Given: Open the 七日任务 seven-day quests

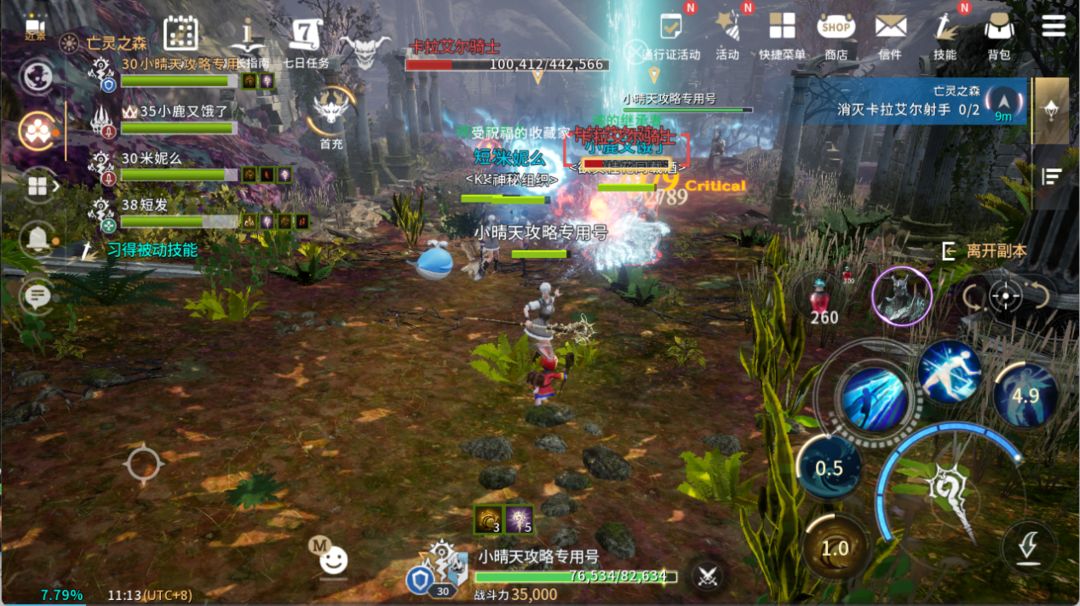Looking at the screenshot, I should (x=305, y=40).
